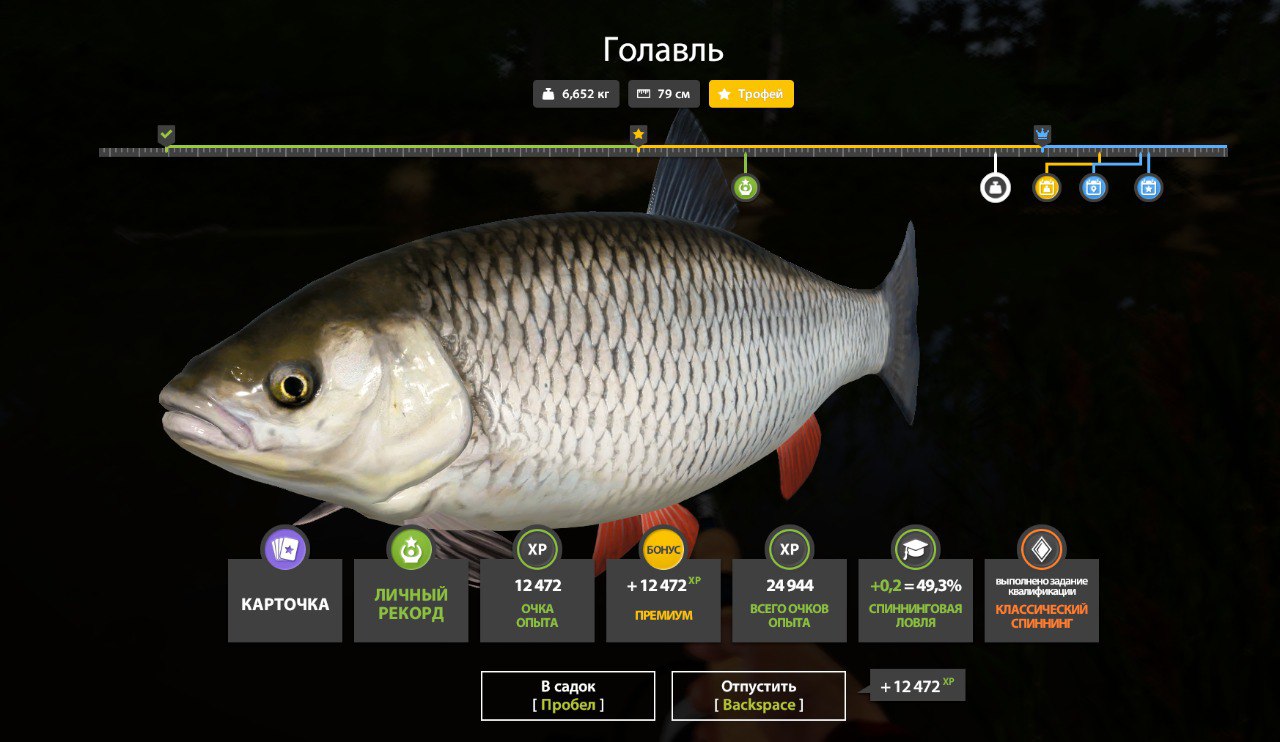
Task: Click the yellow calendar record icon
Action: pyautogui.click(x=1046, y=187)
